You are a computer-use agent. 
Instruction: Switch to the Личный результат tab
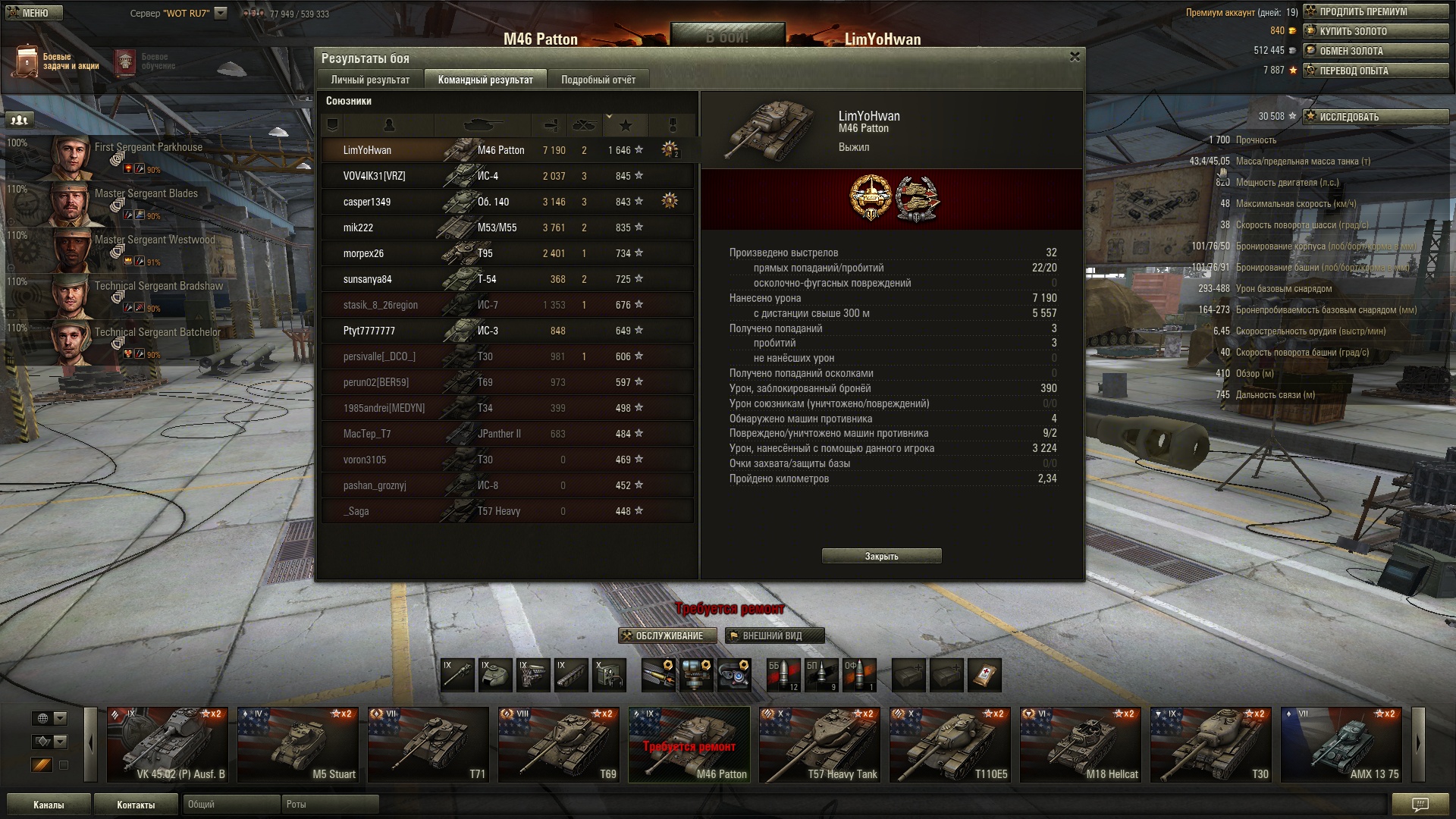point(370,80)
